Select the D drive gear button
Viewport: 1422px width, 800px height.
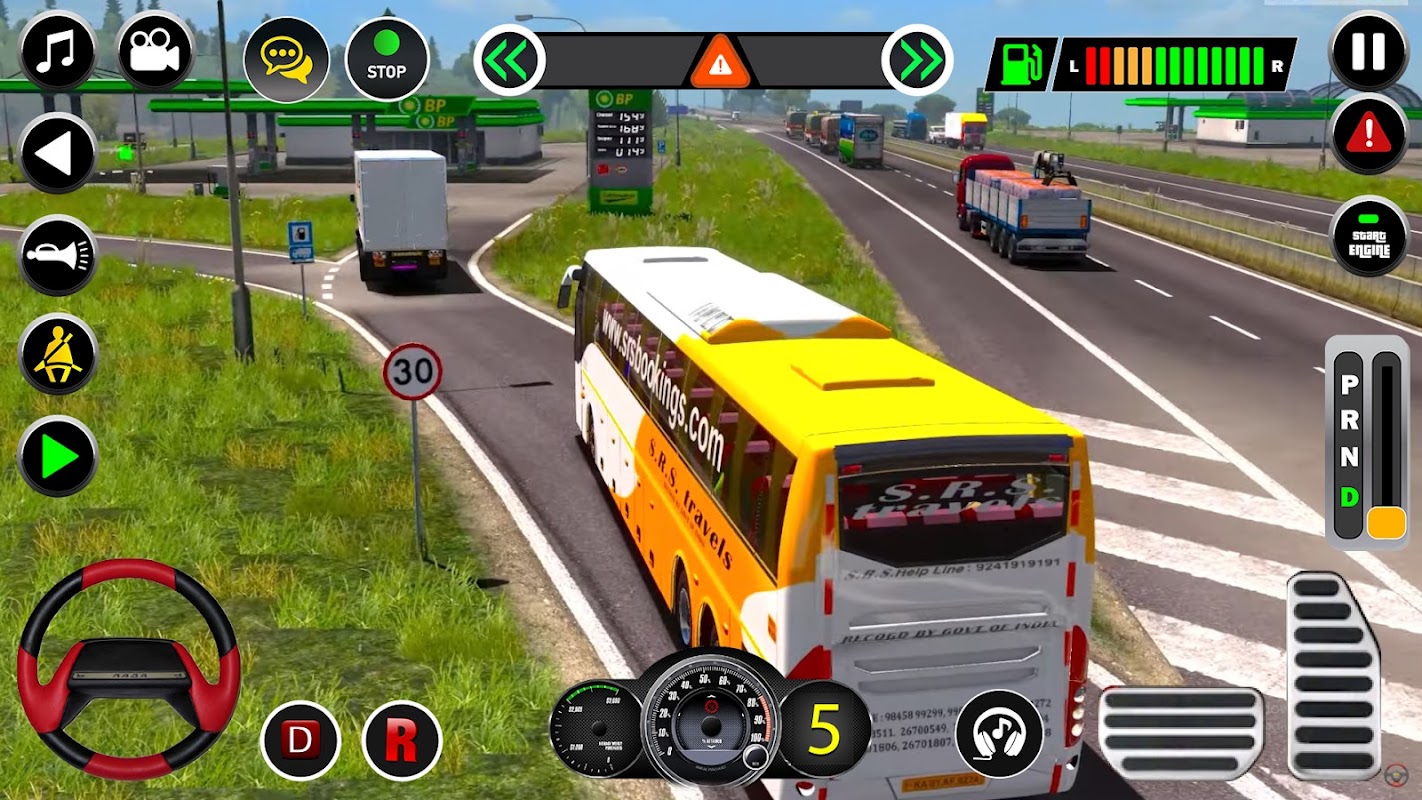tap(300, 741)
